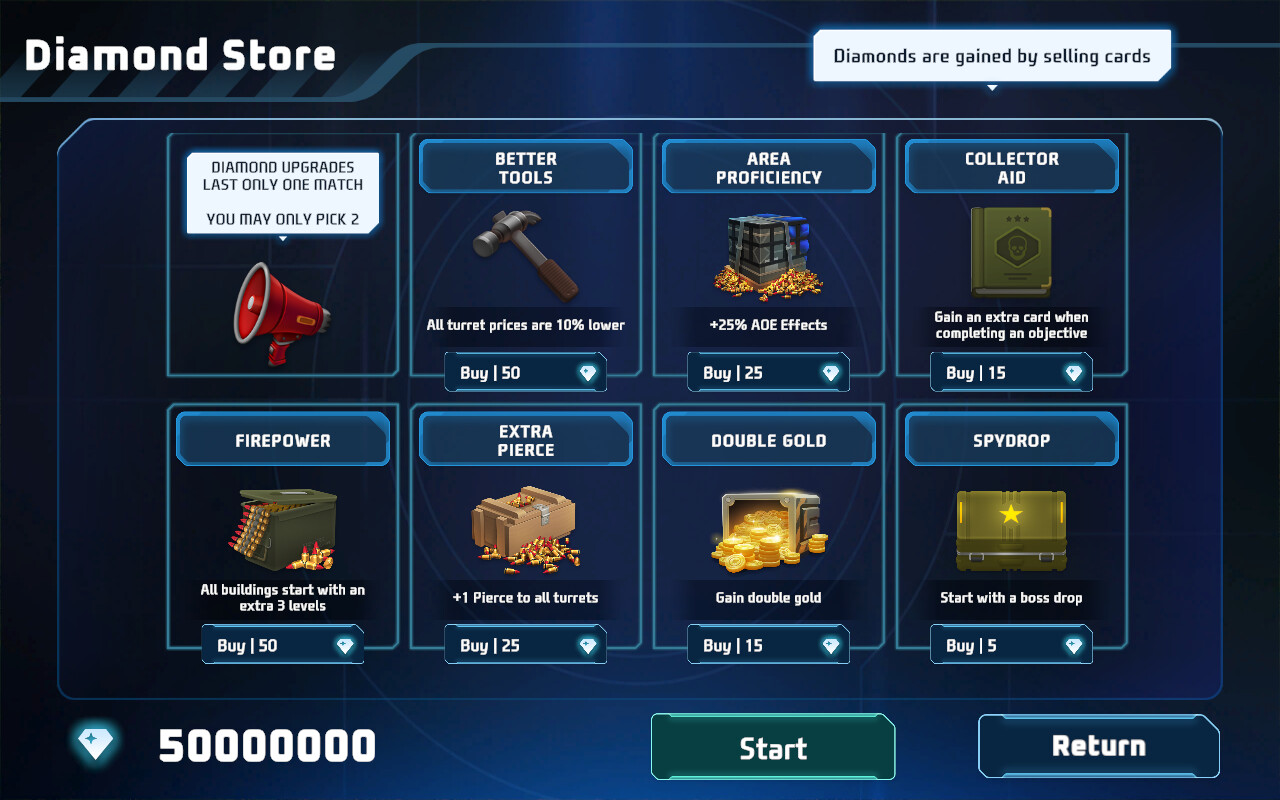The width and height of the screenshot is (1280, 800).
Task: Click the Diamonds are gained by selling cards tooltip
Action: point(991,56)
